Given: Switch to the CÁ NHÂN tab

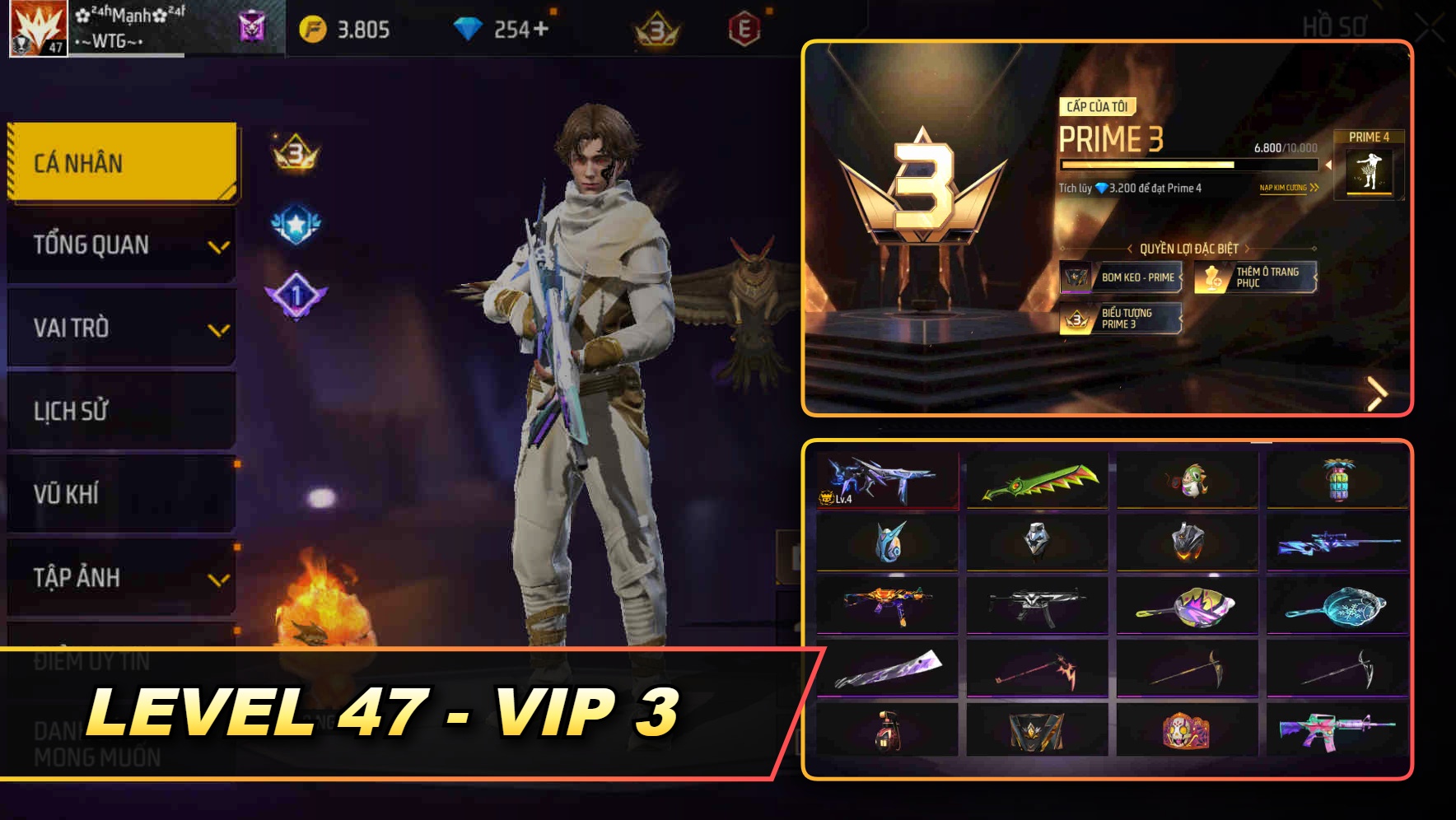Looking at the screenshot, I should coord(120,162).
